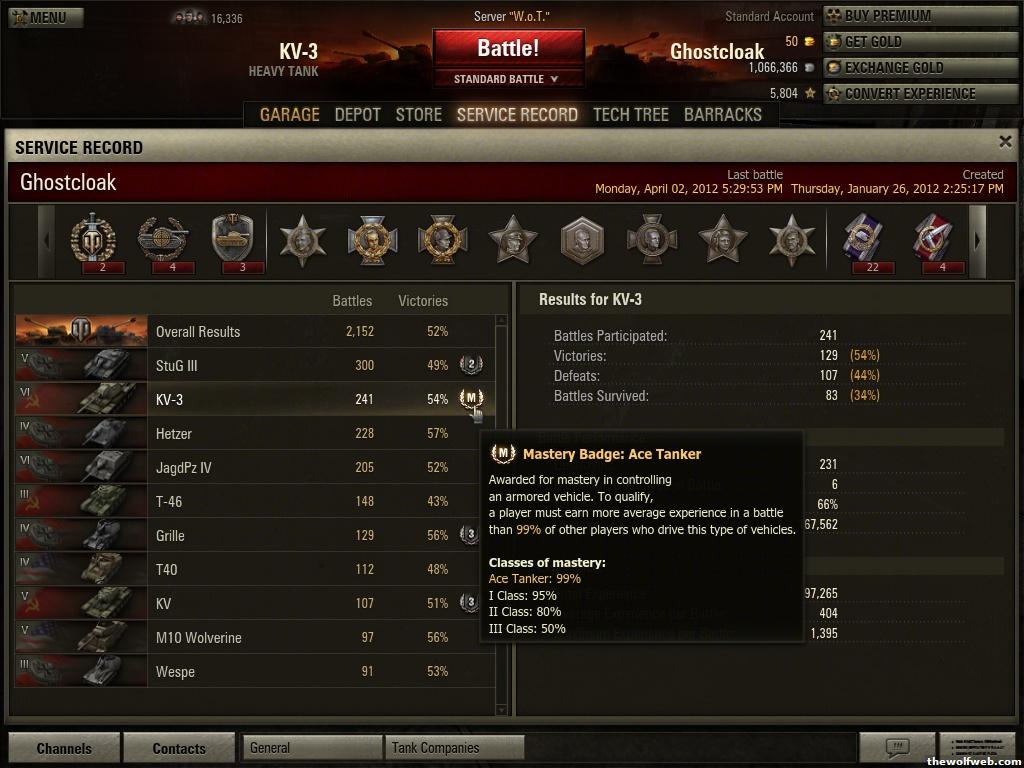Screen dimensions: 1024x768
Task: Open the Standard Battle mode dropdown
Action: click(x=508, y=79)
